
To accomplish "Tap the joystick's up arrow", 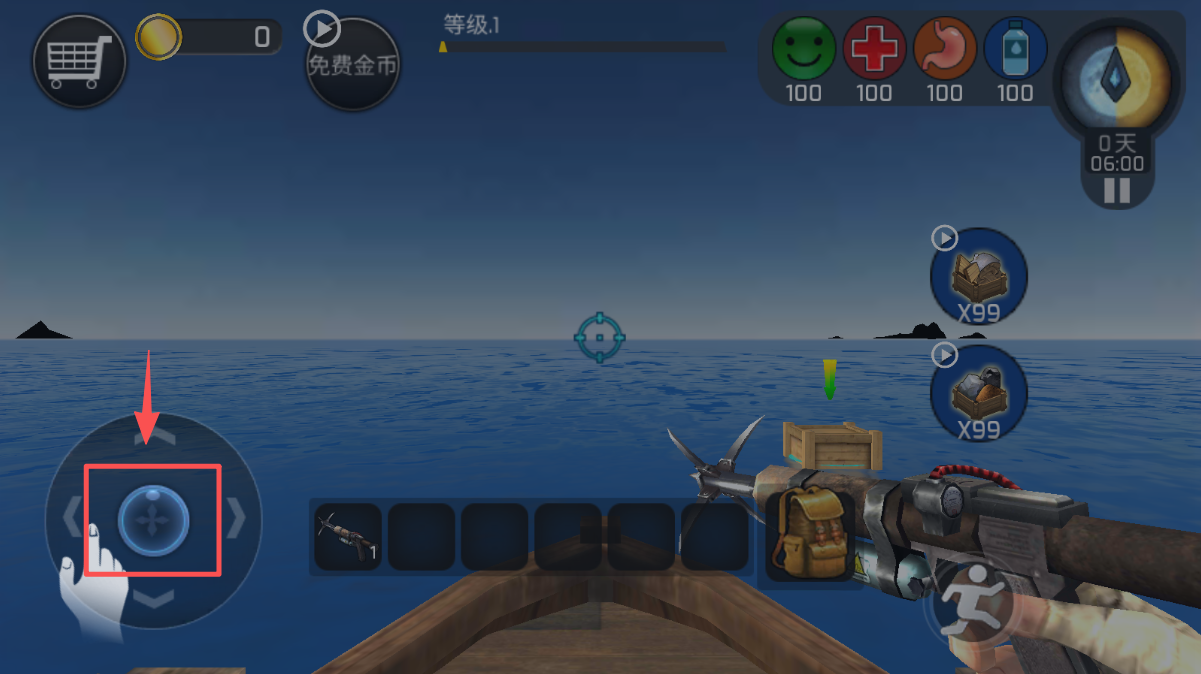I will [154, 438].
